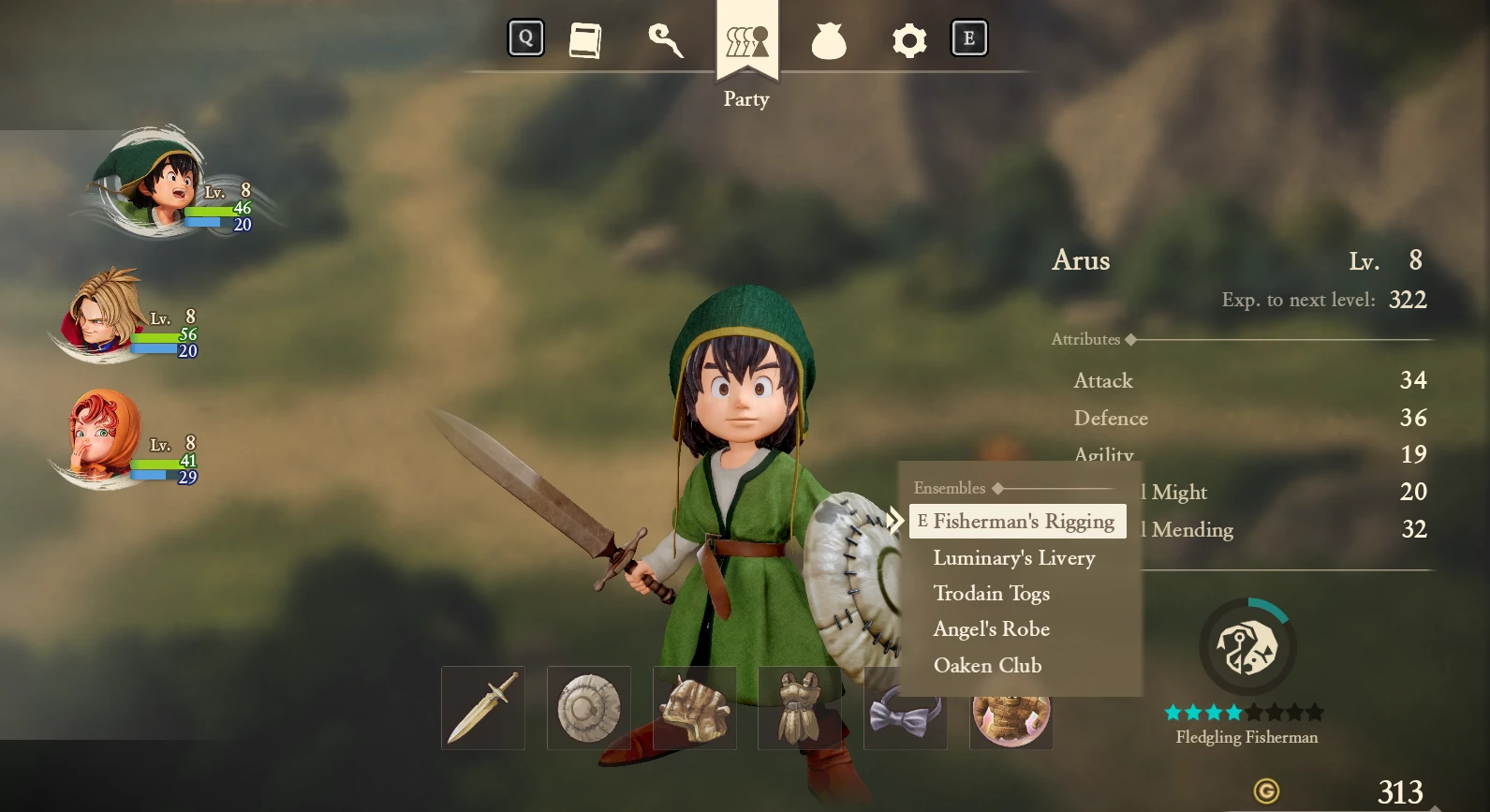
Task: Switch to the magic staff tab
Action: click(x=665, y=40)
